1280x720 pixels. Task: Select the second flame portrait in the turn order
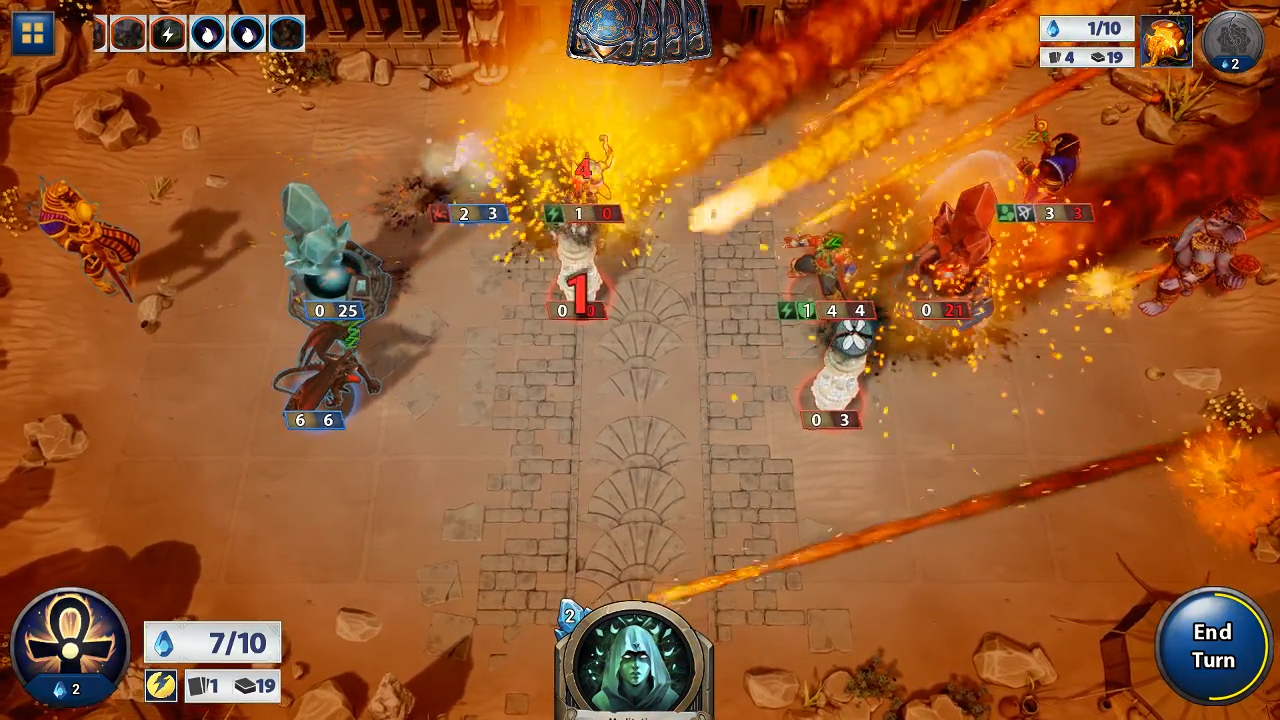click(245, 33)
